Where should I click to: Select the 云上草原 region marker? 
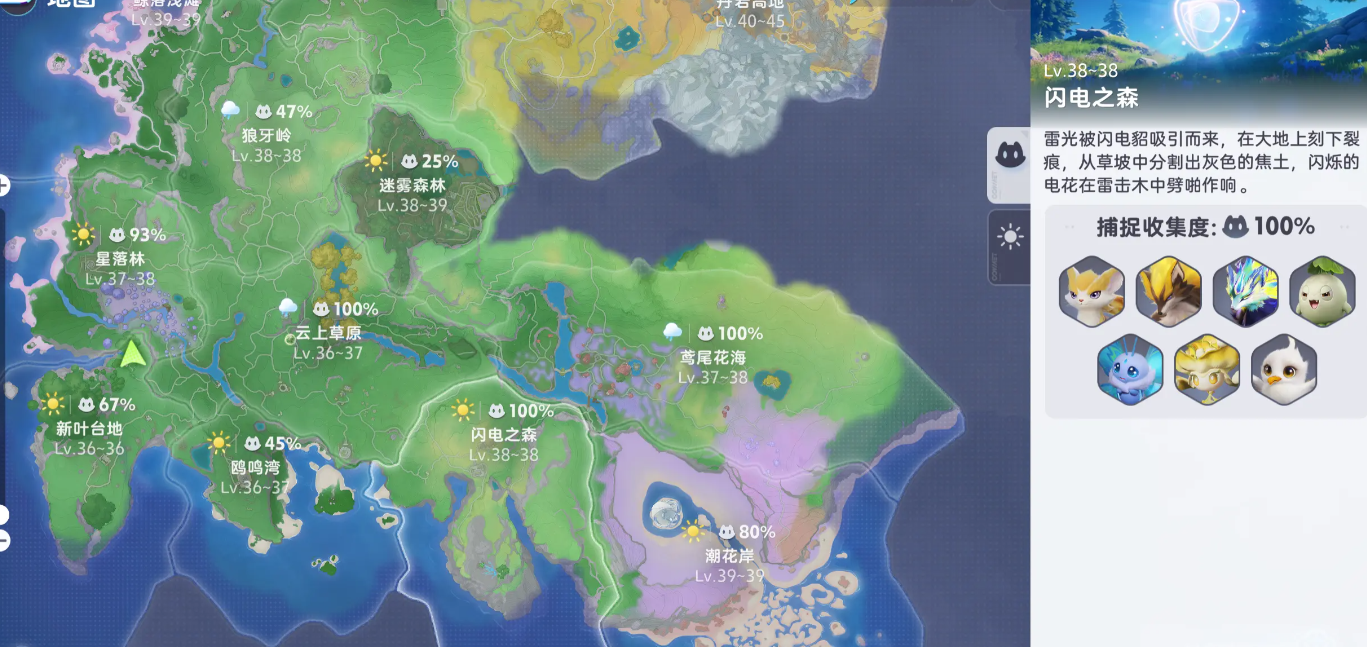click(328, 333)
